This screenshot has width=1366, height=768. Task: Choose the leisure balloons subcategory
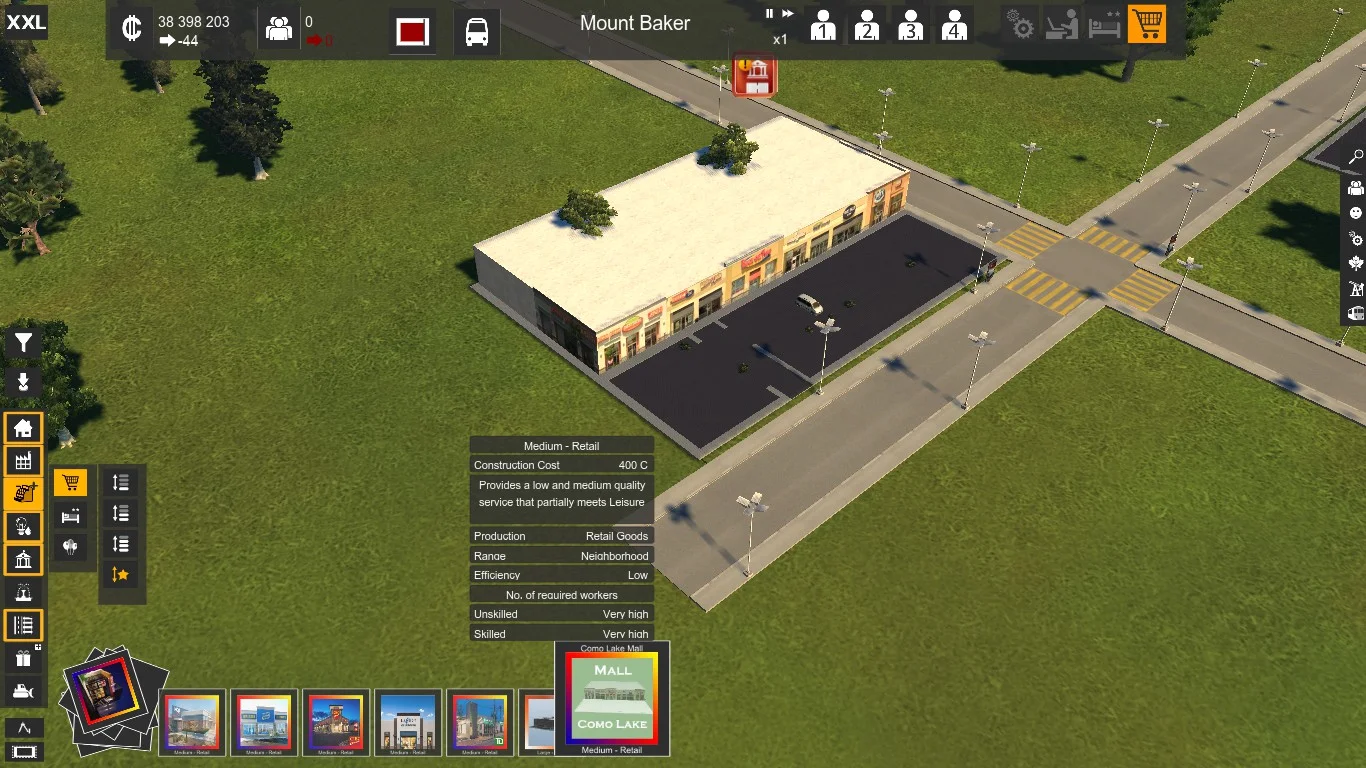pyautogui.click(x=70, y=547)
